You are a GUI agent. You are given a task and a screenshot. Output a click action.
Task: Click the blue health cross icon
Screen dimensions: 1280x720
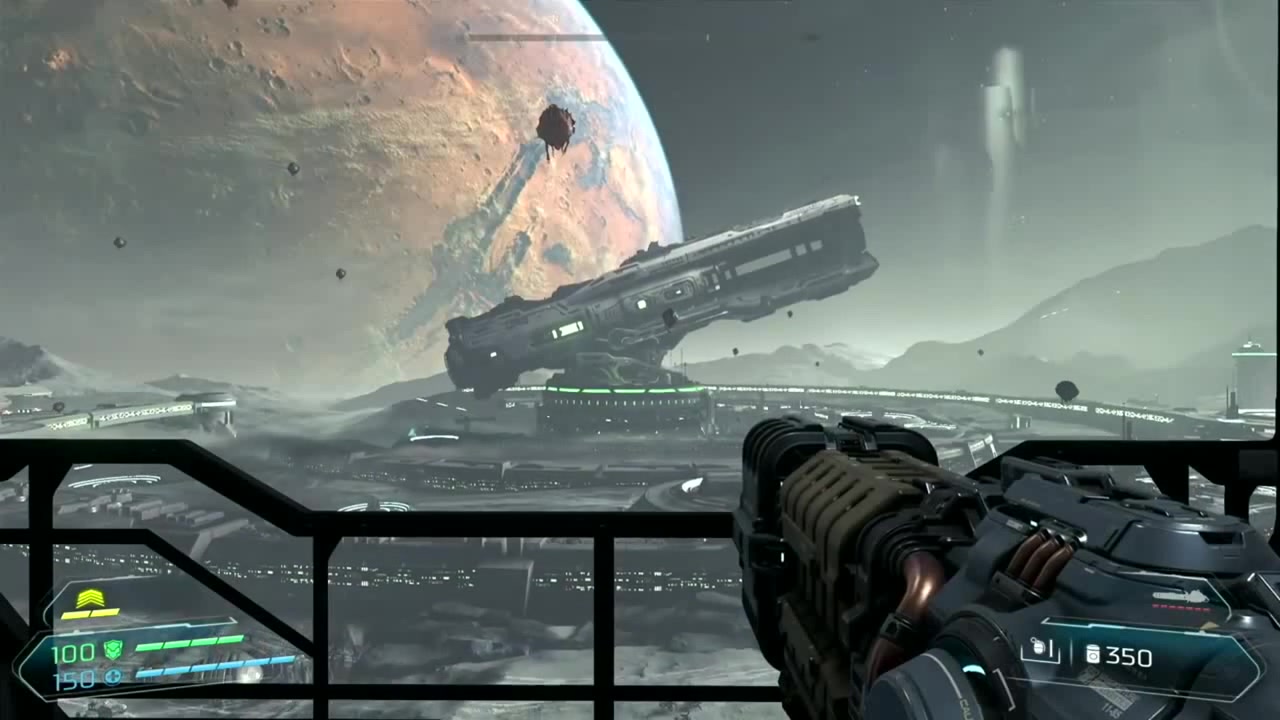click(x=112, y=675)
